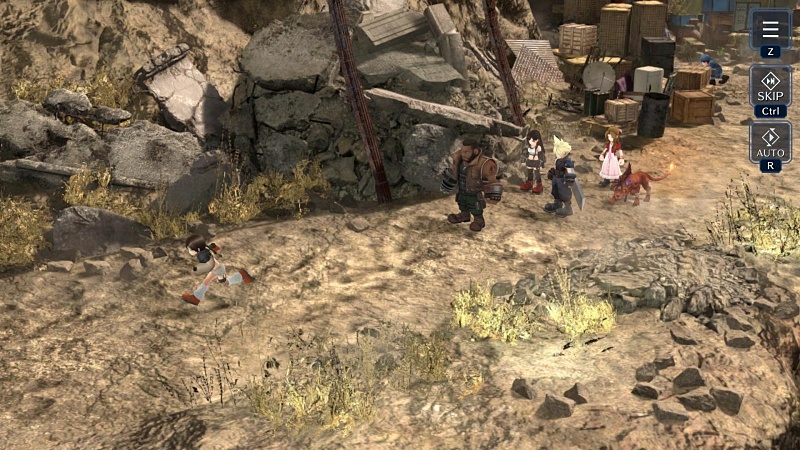Skip the cutscene with the SKIP button
Image resolution: width=800 pixels, height=450 pixels.
769,86
